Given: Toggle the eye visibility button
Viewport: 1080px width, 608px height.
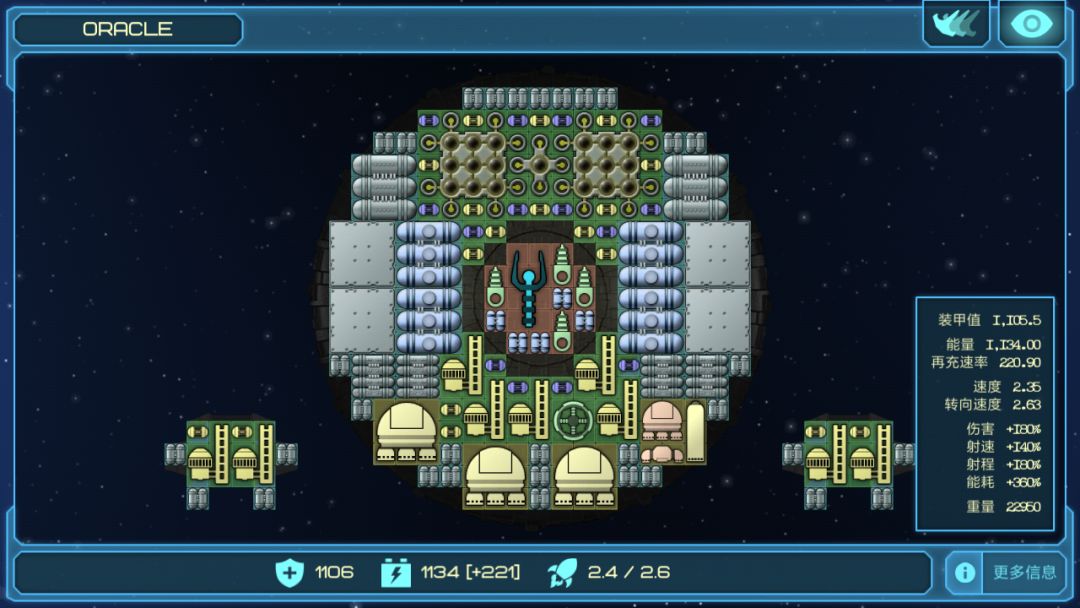Looking at the screenshot, I should (1031, 24).
